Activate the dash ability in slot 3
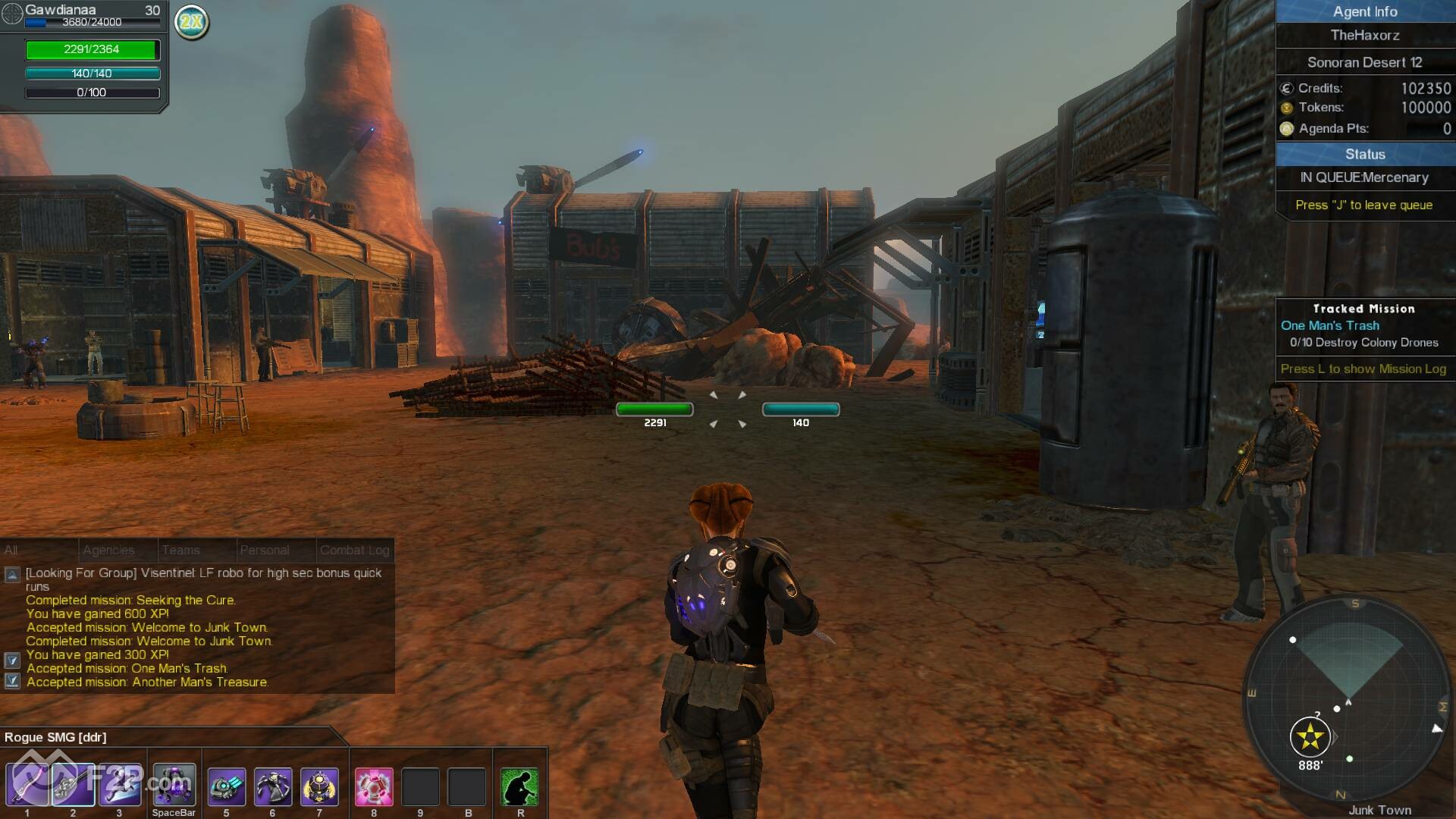Screen dimensions: 1456x819 pyautogui.click(x=120, y=785)
